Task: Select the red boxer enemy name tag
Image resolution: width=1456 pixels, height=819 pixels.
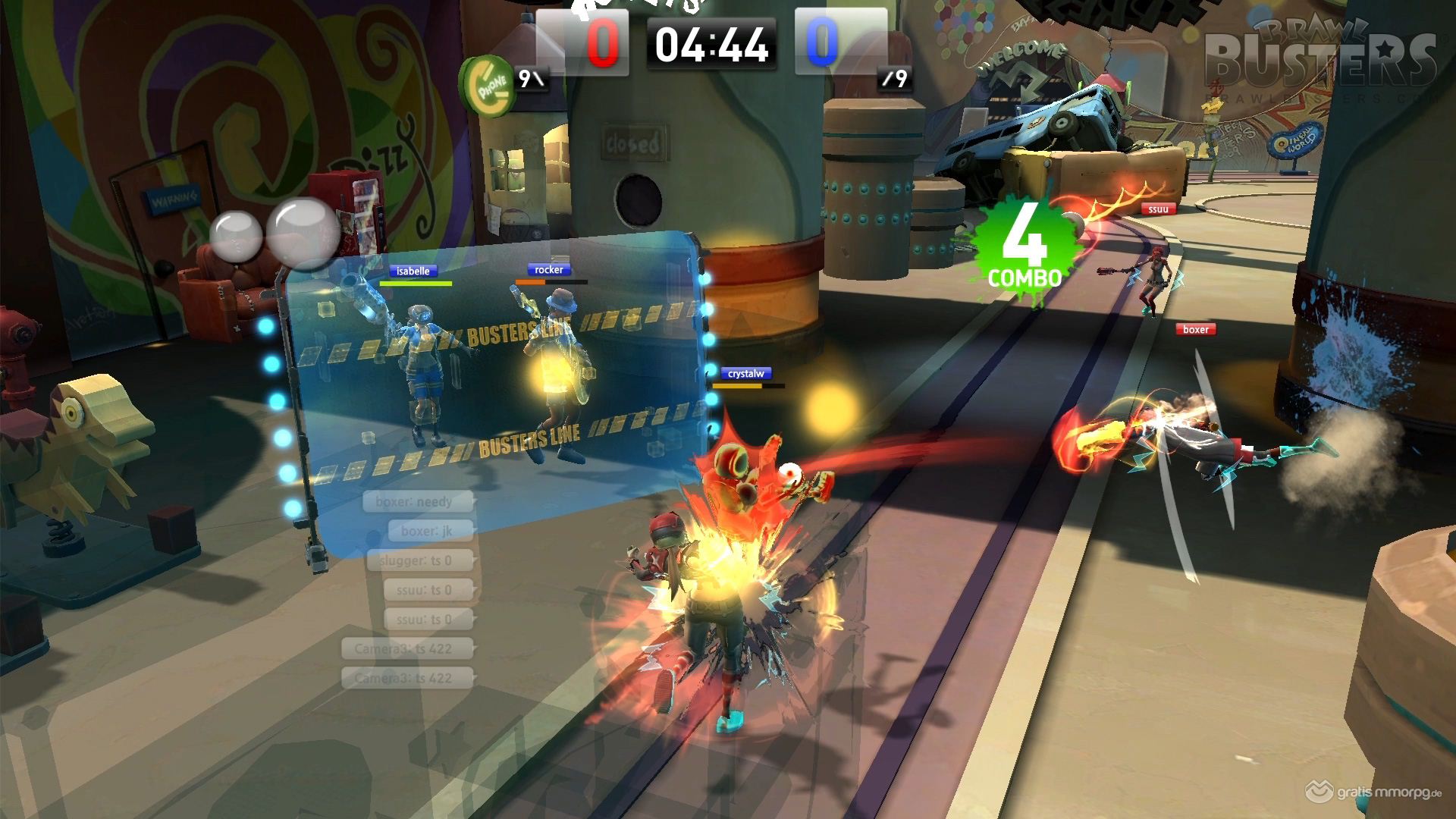Action: [1195, 329]
